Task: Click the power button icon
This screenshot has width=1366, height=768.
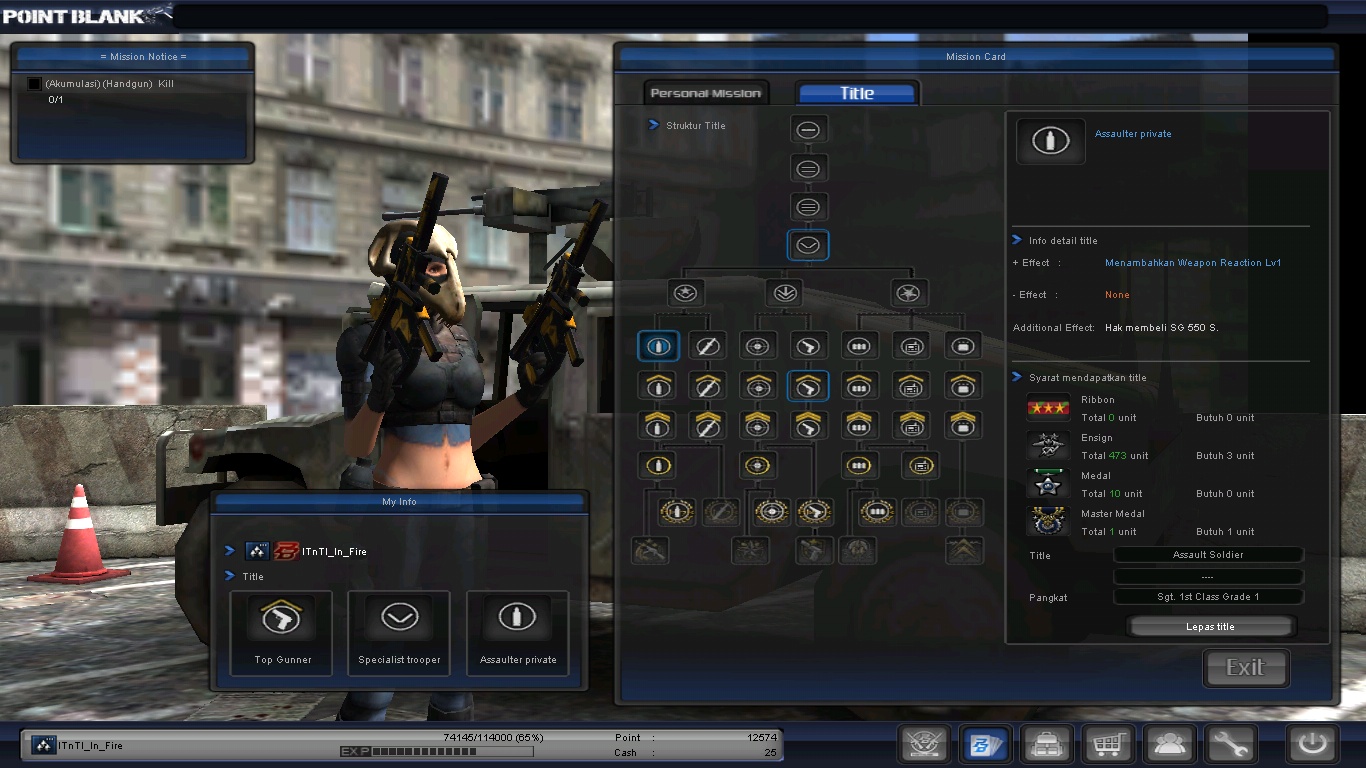Action: tap(1311, 742)
